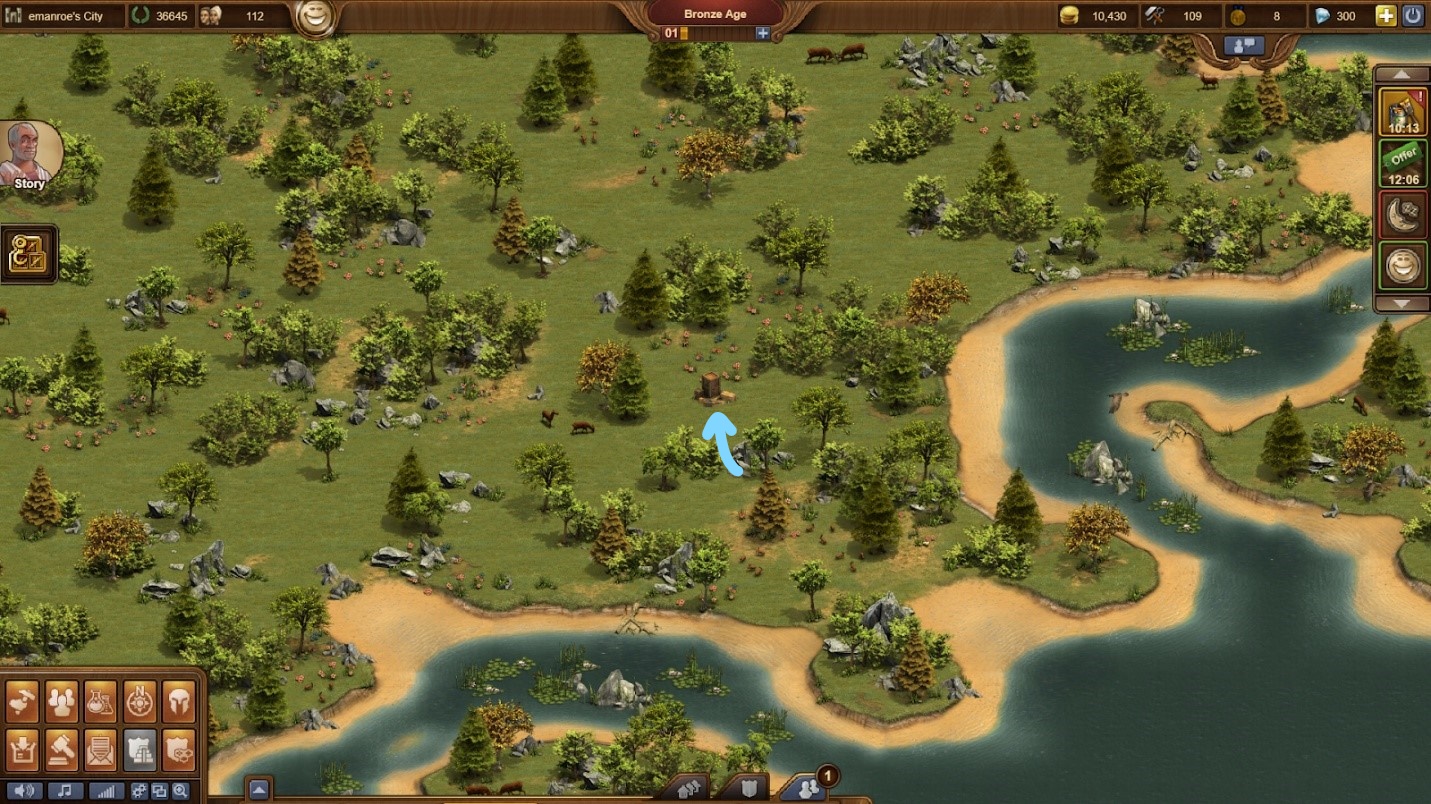Toggle fullscreen with the overlapping windows button
This screenshot has height=804, width=1431.
pyautogui.click(x=159, y=791)
